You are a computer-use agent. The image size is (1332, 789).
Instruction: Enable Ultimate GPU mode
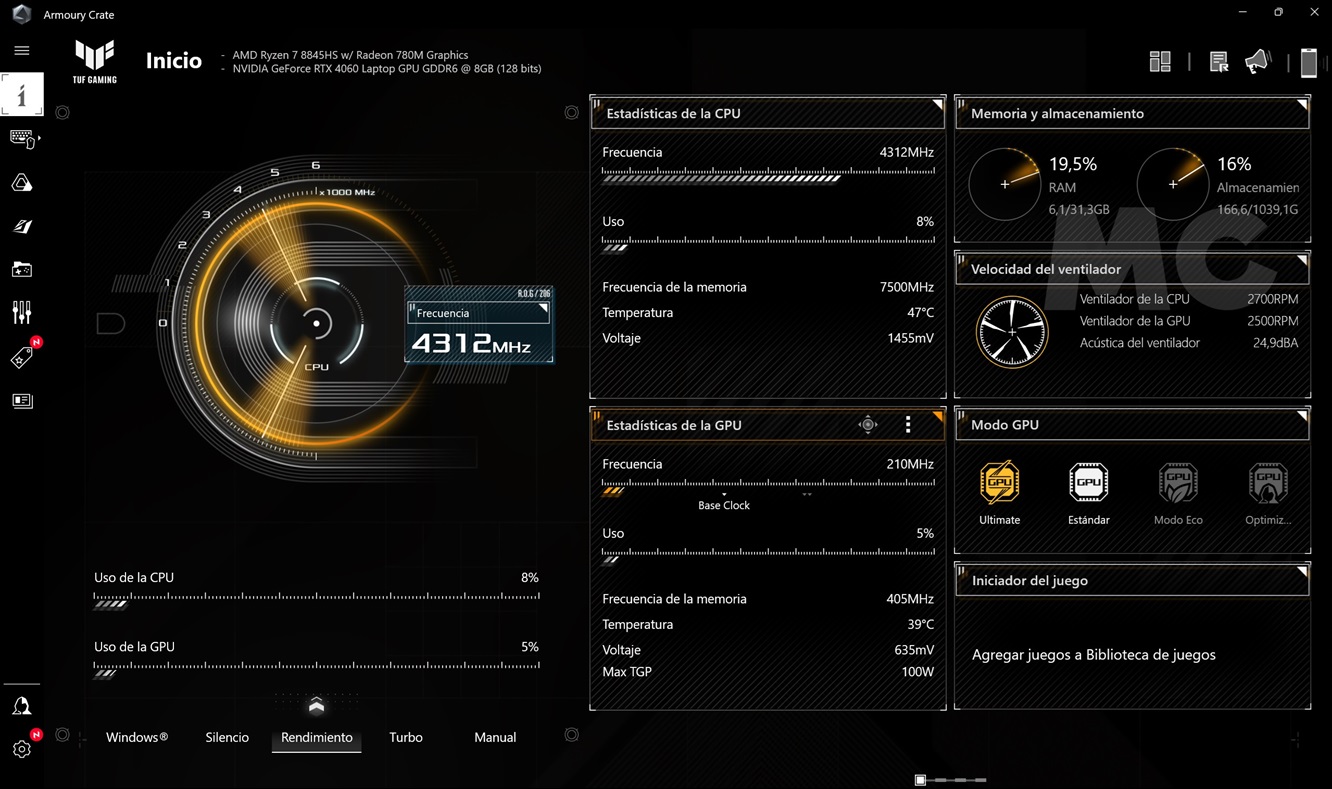pos(999,483)
